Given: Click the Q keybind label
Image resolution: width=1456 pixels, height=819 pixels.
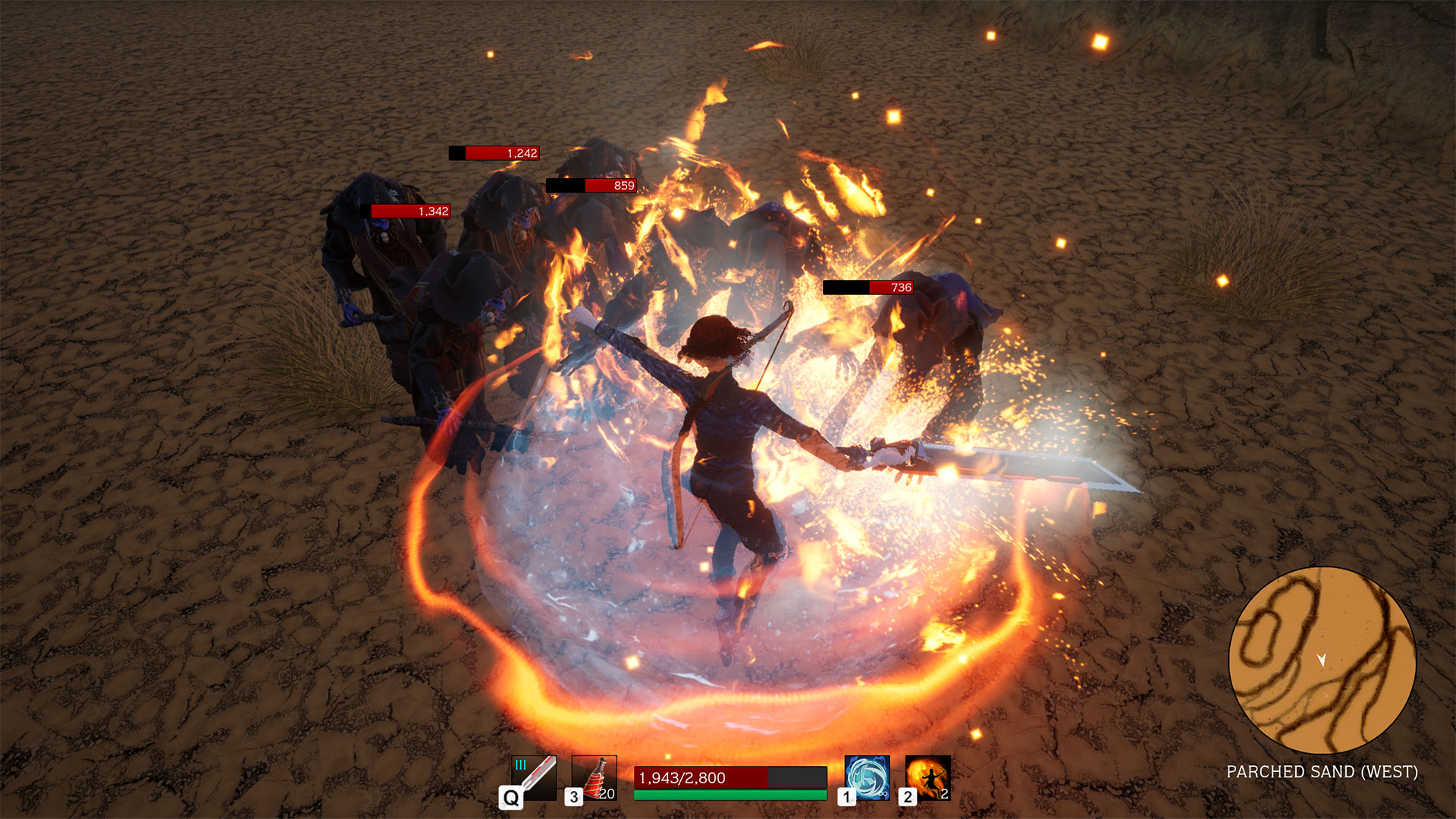Looking at the screenshot, I should [x=511, y=797].
